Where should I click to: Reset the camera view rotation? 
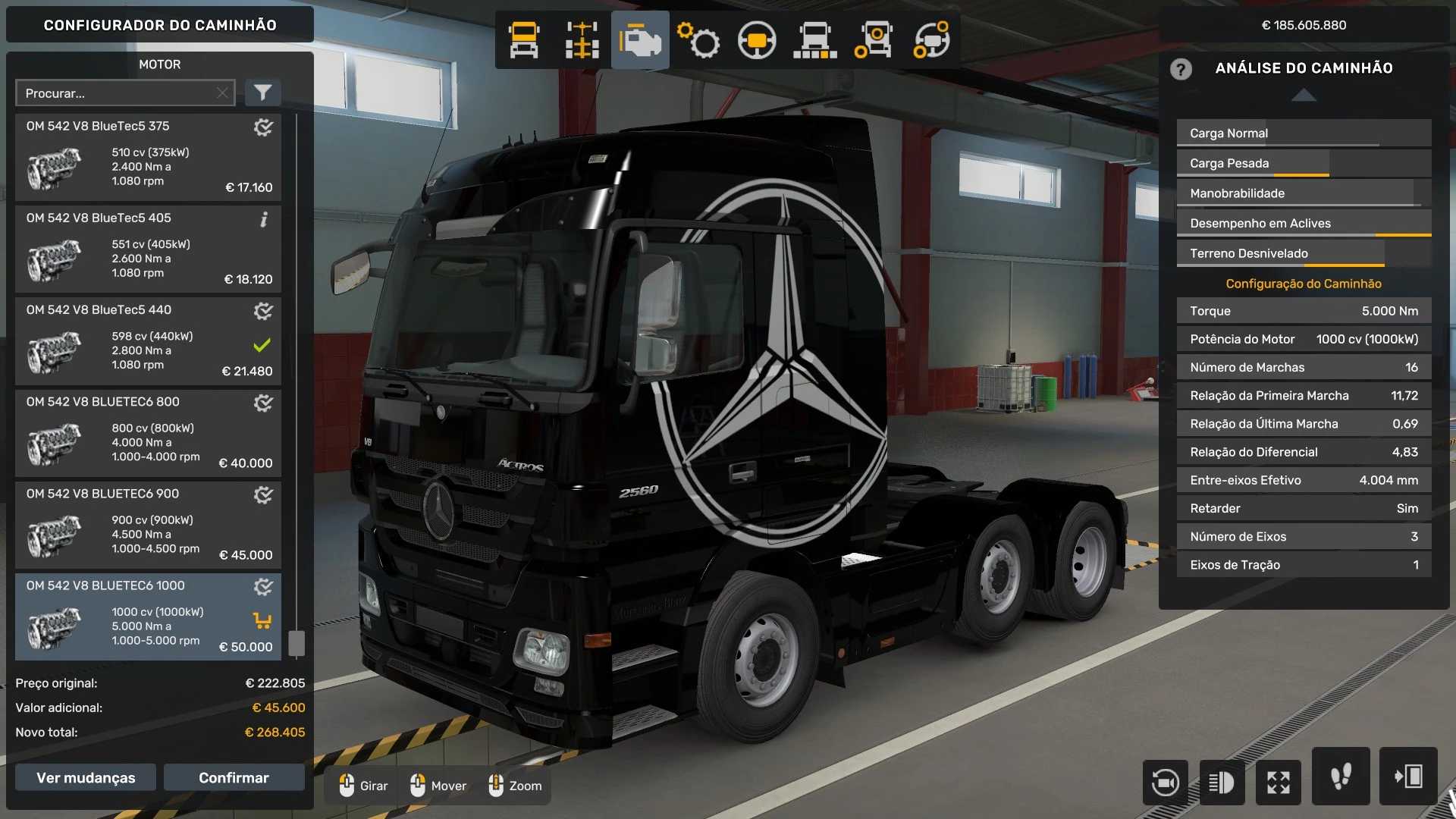click(x=1165, y=782)
